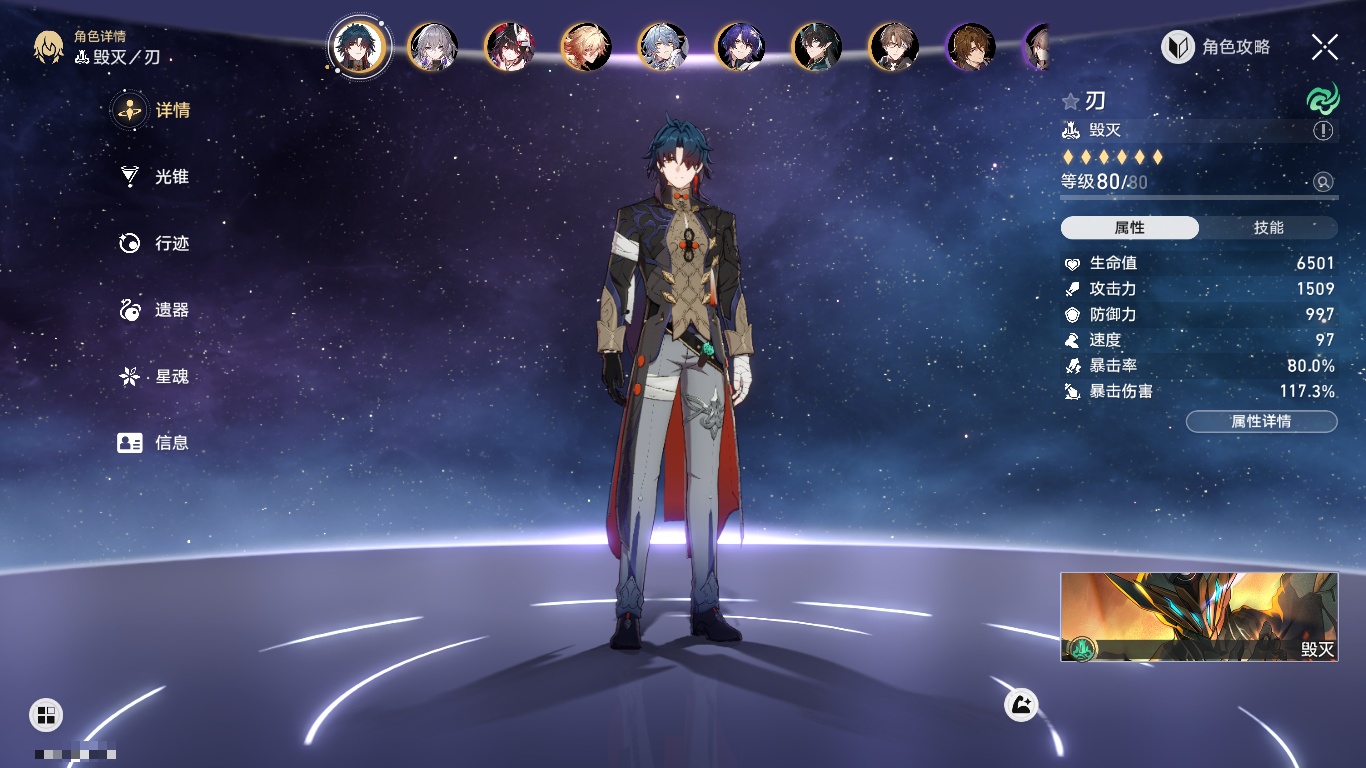This screenshot has height=768, width=1366.
Task: Switch to the 技能 (Skills) tab
Action: (x=1268, y=228)
